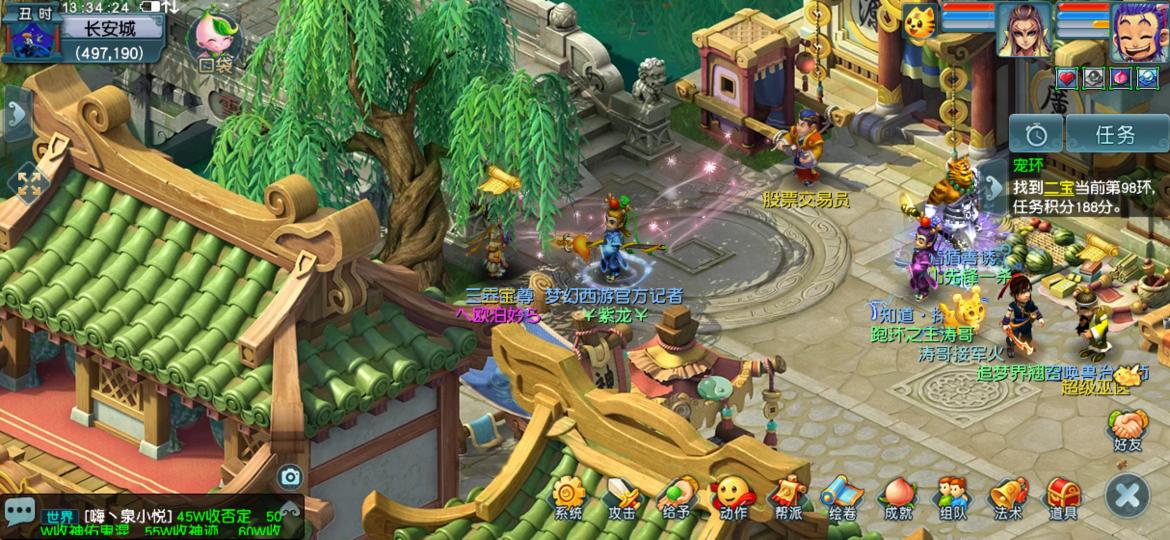
Task: Toggle the four-arrow fullscreen expand button
Action: (28, 183)
